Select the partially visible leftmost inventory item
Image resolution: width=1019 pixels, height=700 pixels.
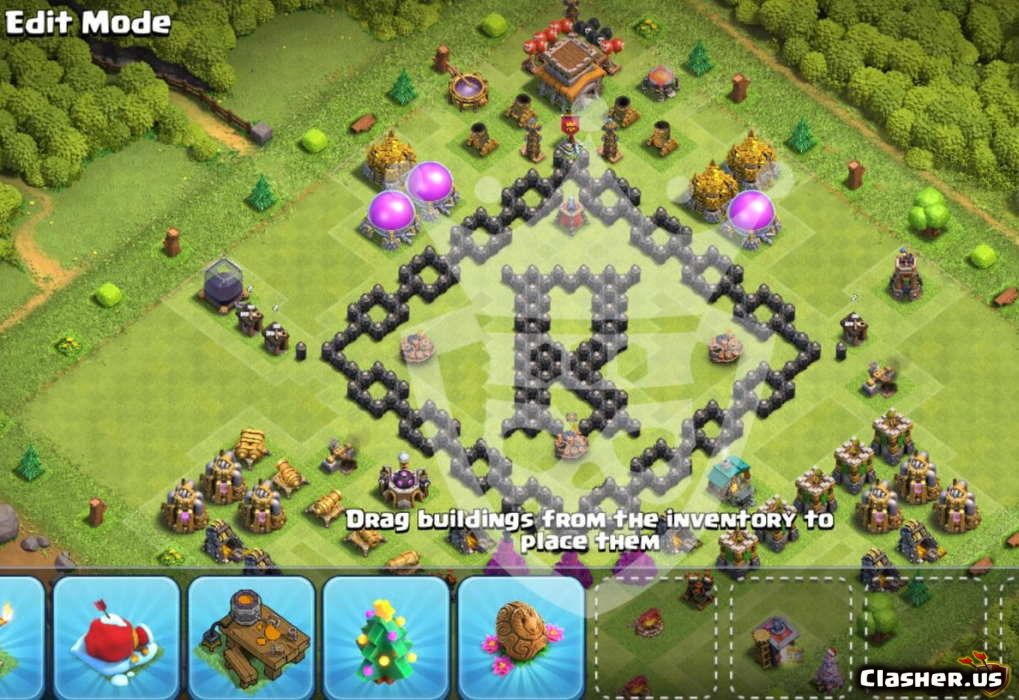pyautogui.click(x=18, y=636)
